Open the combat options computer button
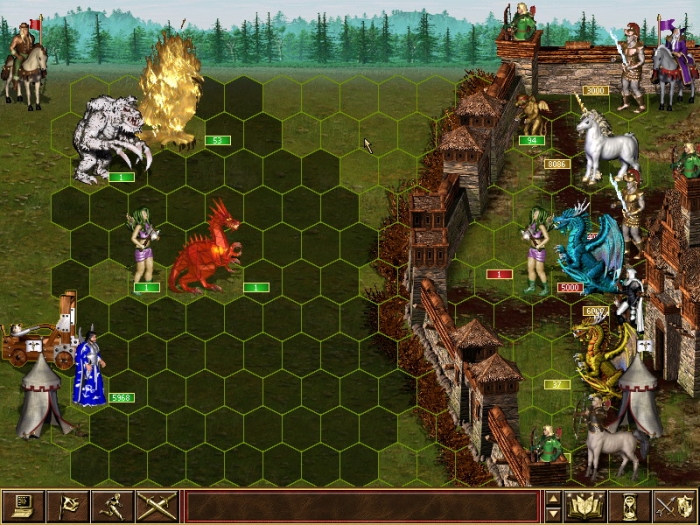Screen dimensions: 700x525 23,507
